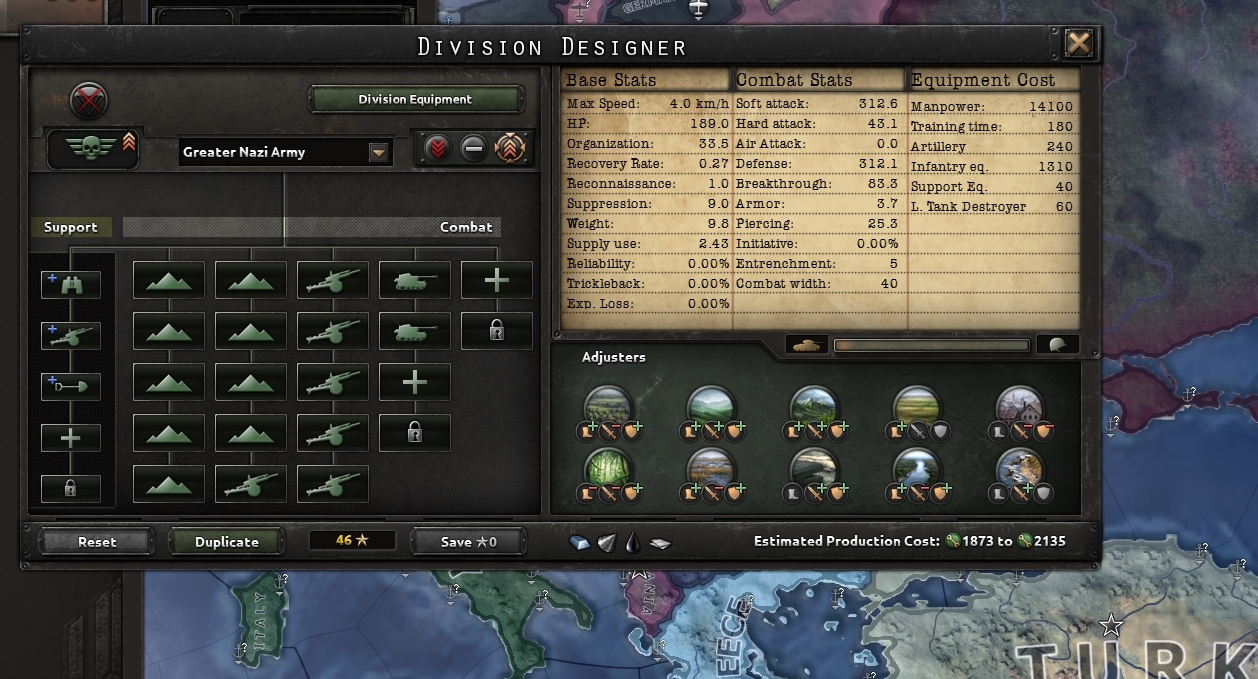Close the Division Designer window
1258x679 pixels.
[1079, 43]
